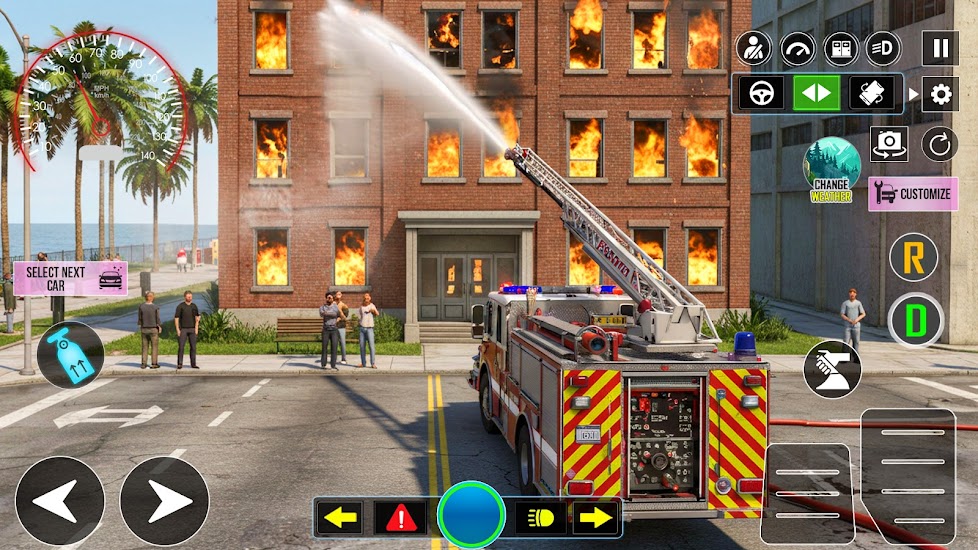
Task: Change the camera view
Action: click(888, 144)
